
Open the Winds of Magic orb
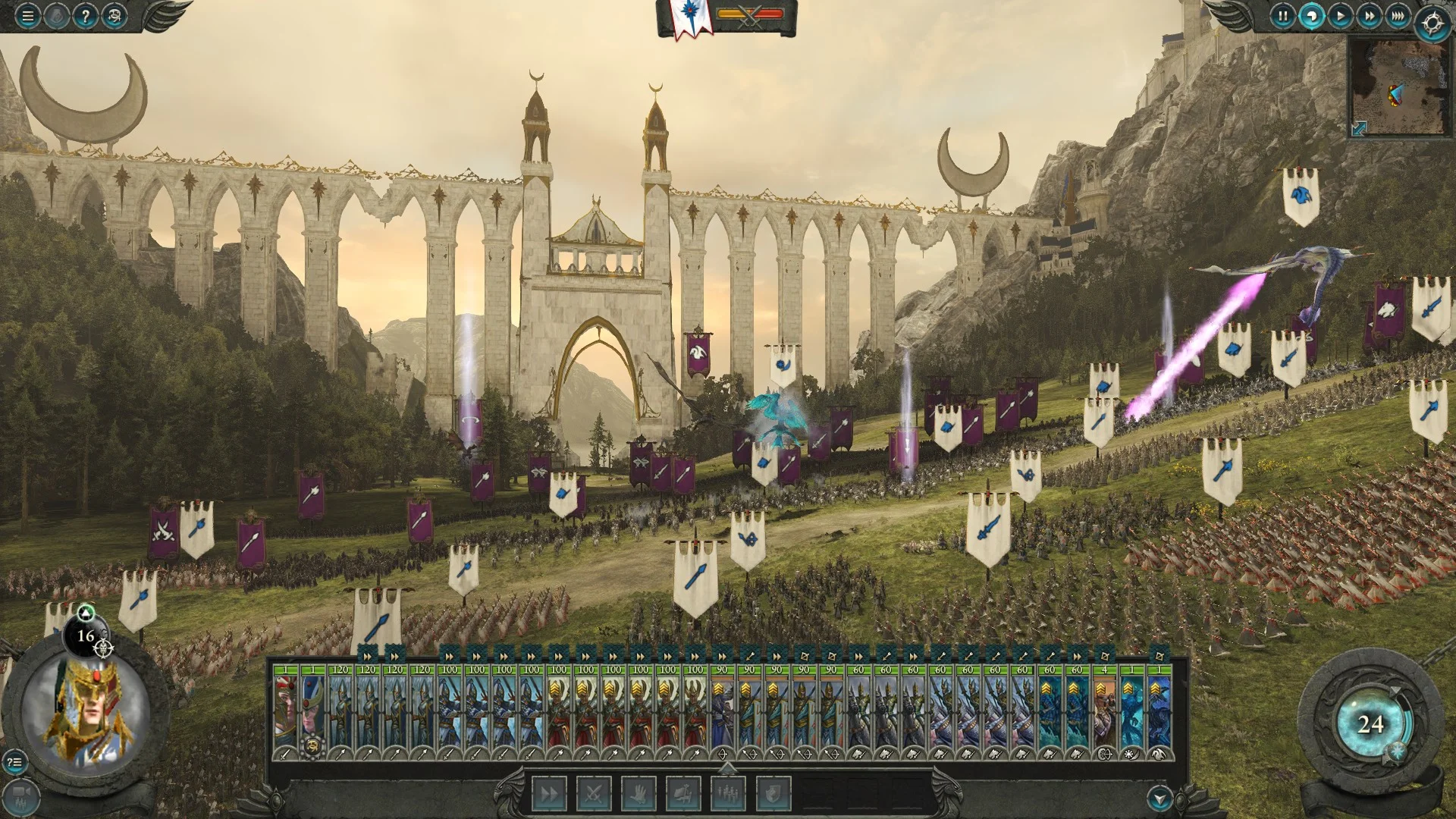click(1370, 724)
